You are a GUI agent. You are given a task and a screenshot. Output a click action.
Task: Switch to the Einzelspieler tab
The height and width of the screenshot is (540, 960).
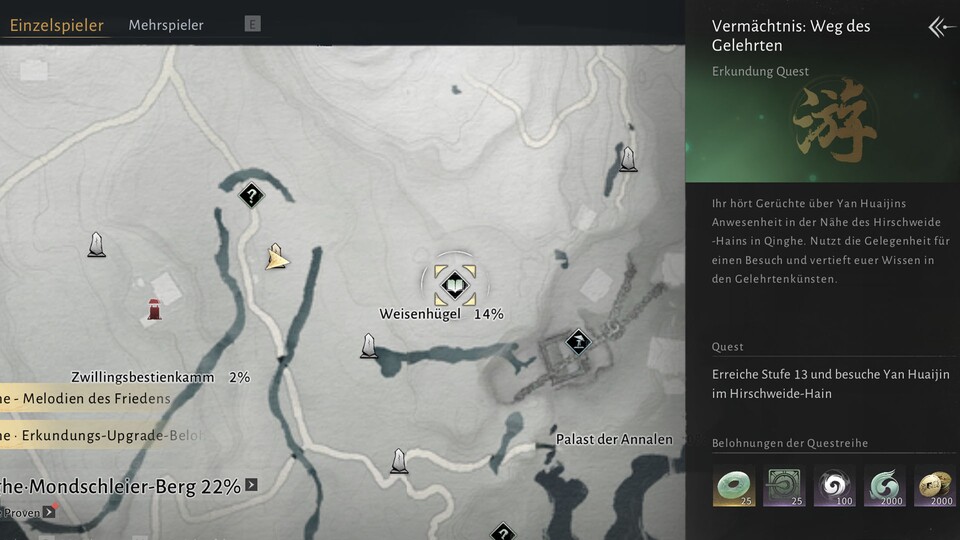(x=56, y=26)
